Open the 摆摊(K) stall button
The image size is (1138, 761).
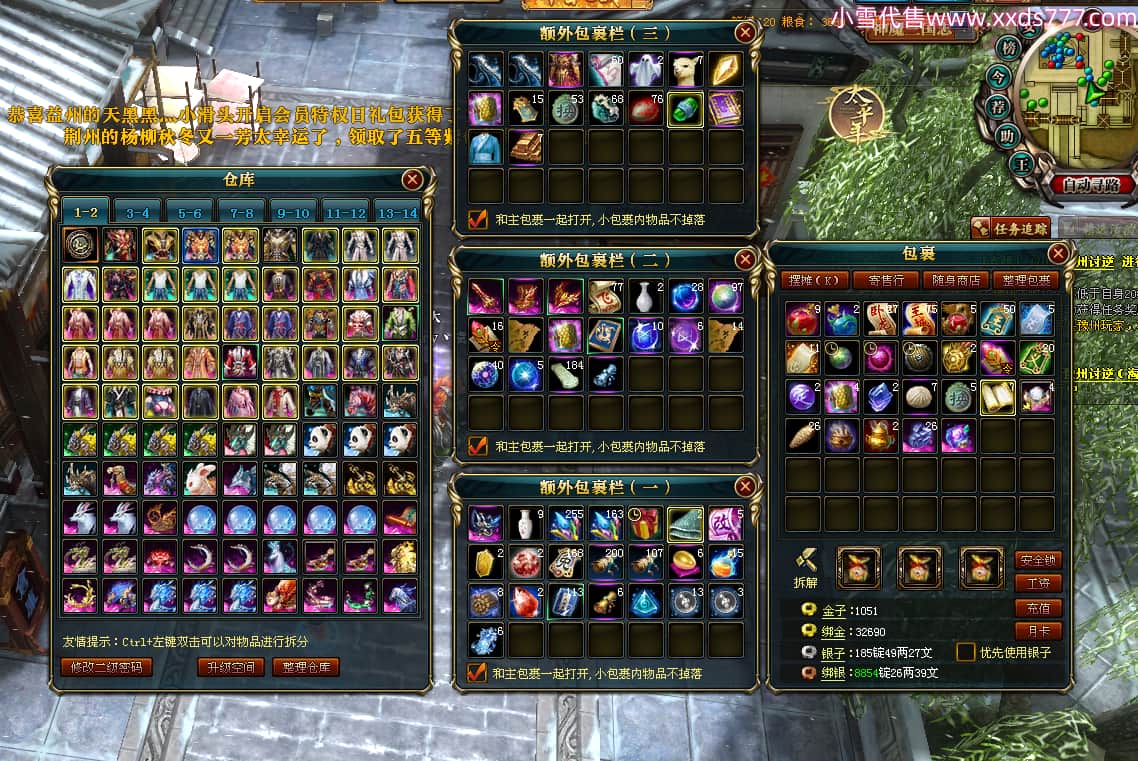coord(814,280)
